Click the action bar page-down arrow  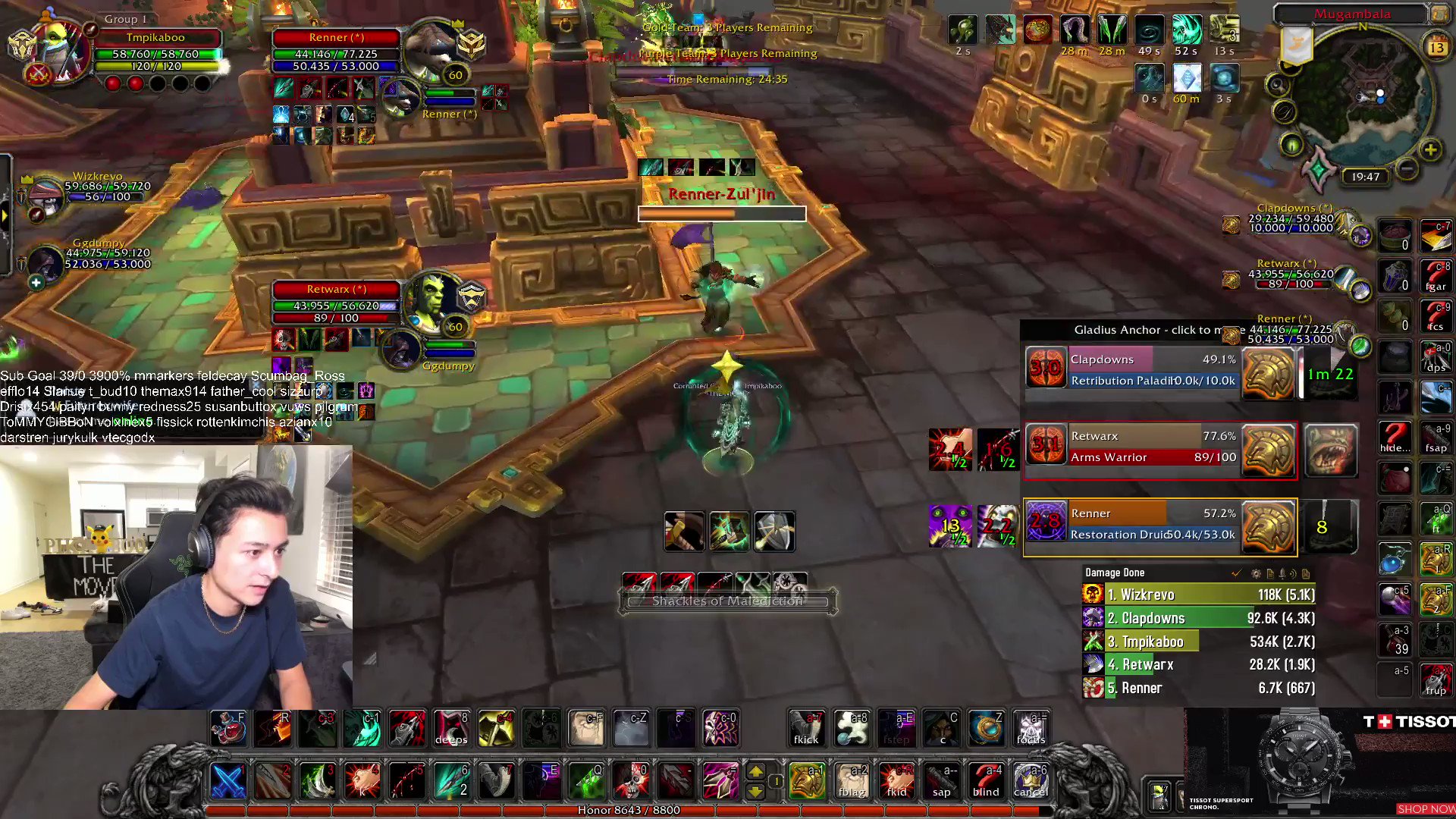pyautogui.click(x=757, y=792)
